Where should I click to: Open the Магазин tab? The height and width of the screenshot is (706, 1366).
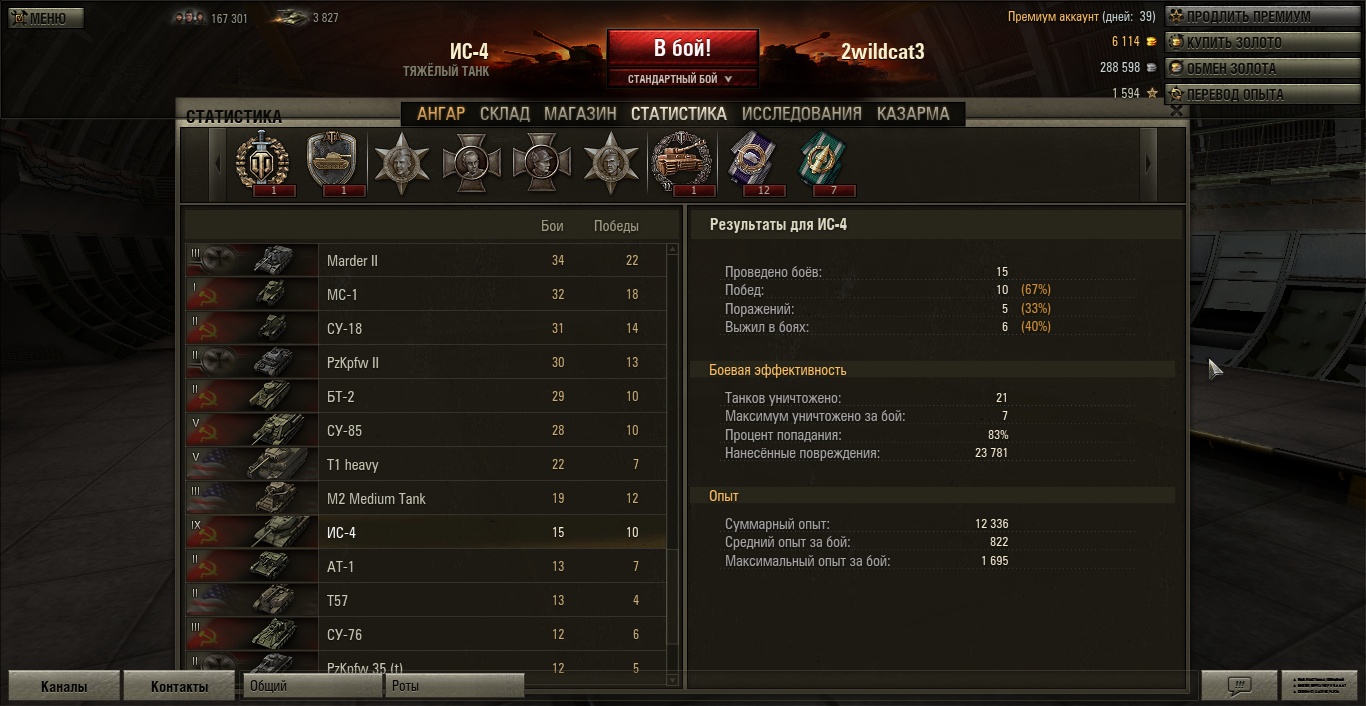tap(580, 114)
